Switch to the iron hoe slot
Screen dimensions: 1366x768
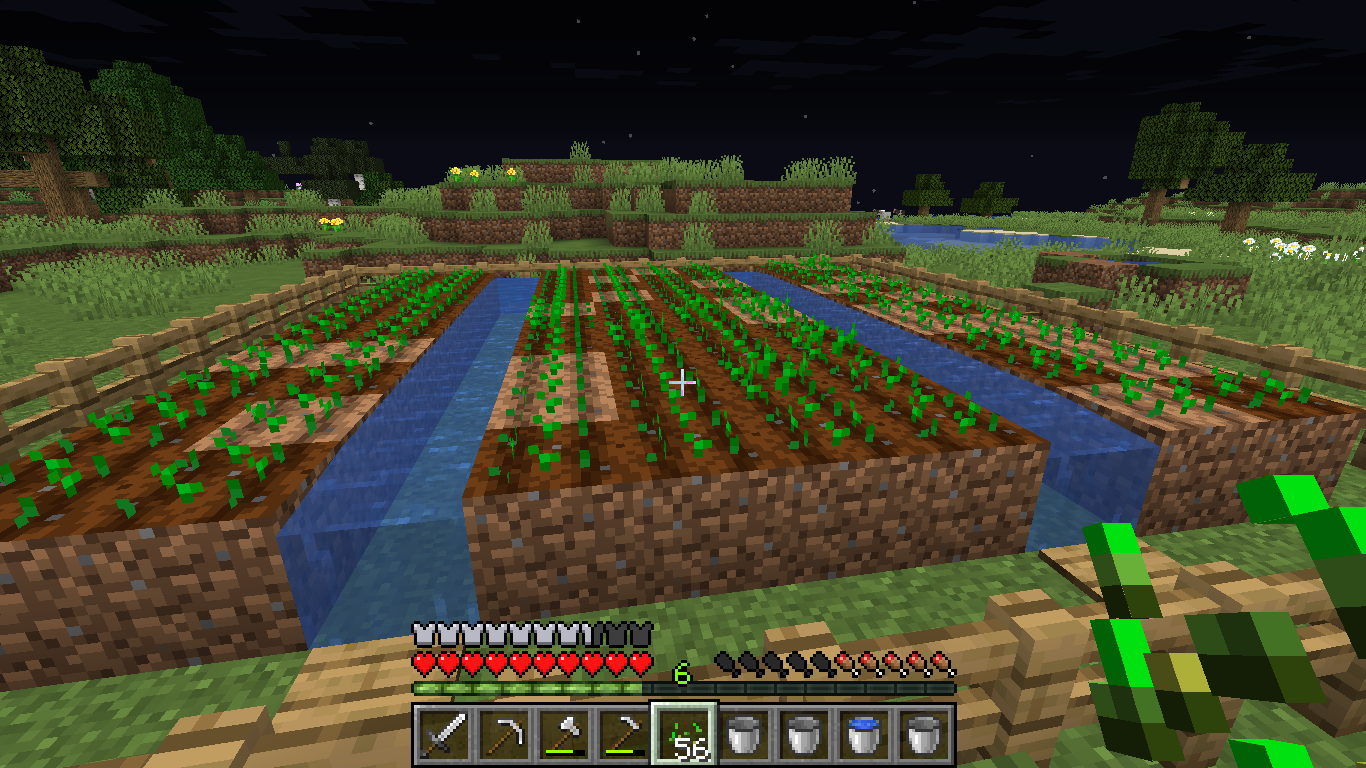tap(624, 734)
